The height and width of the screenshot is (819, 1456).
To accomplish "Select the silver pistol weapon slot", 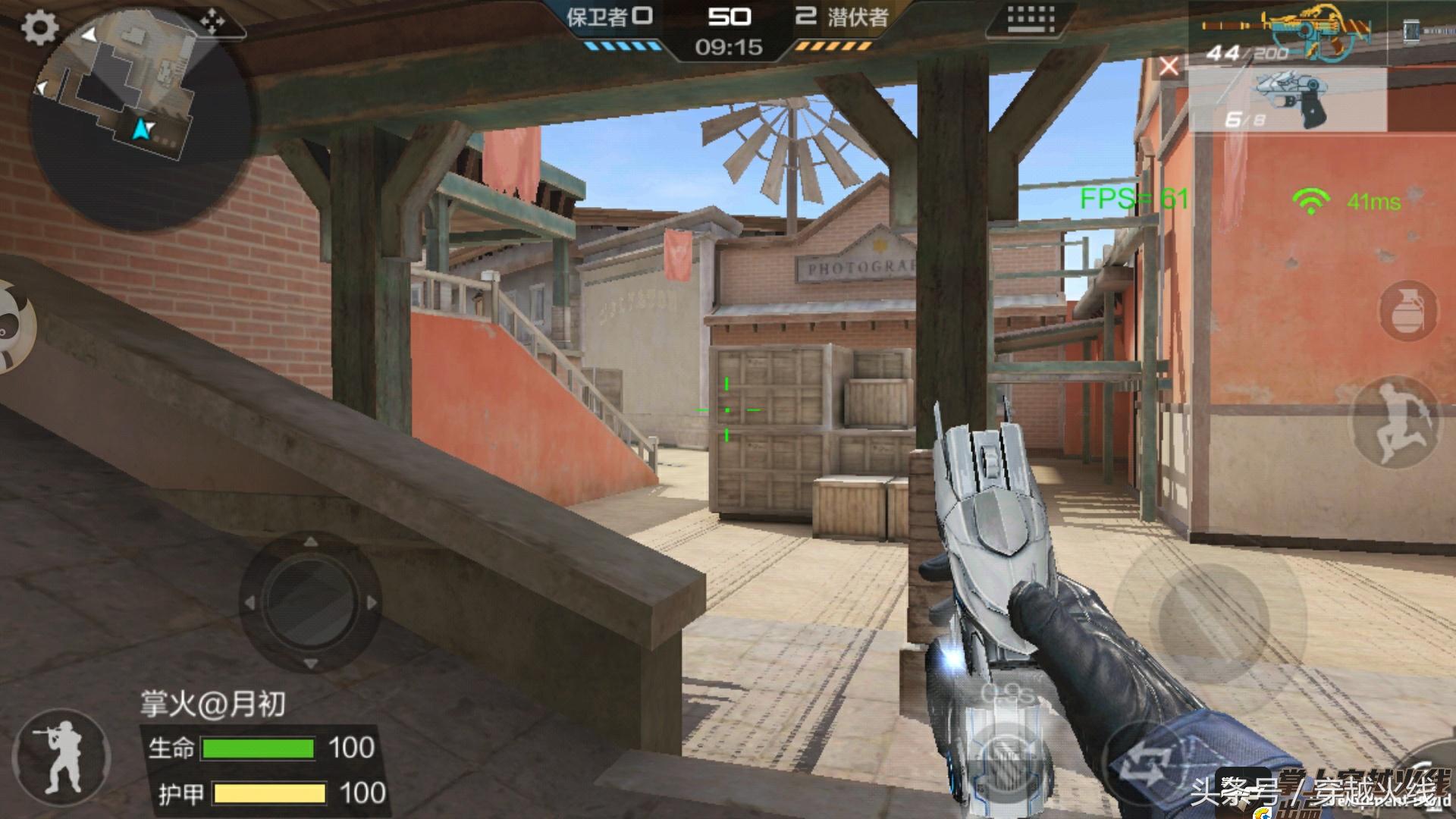I will pyautogui.click(x=1289, y=100).
